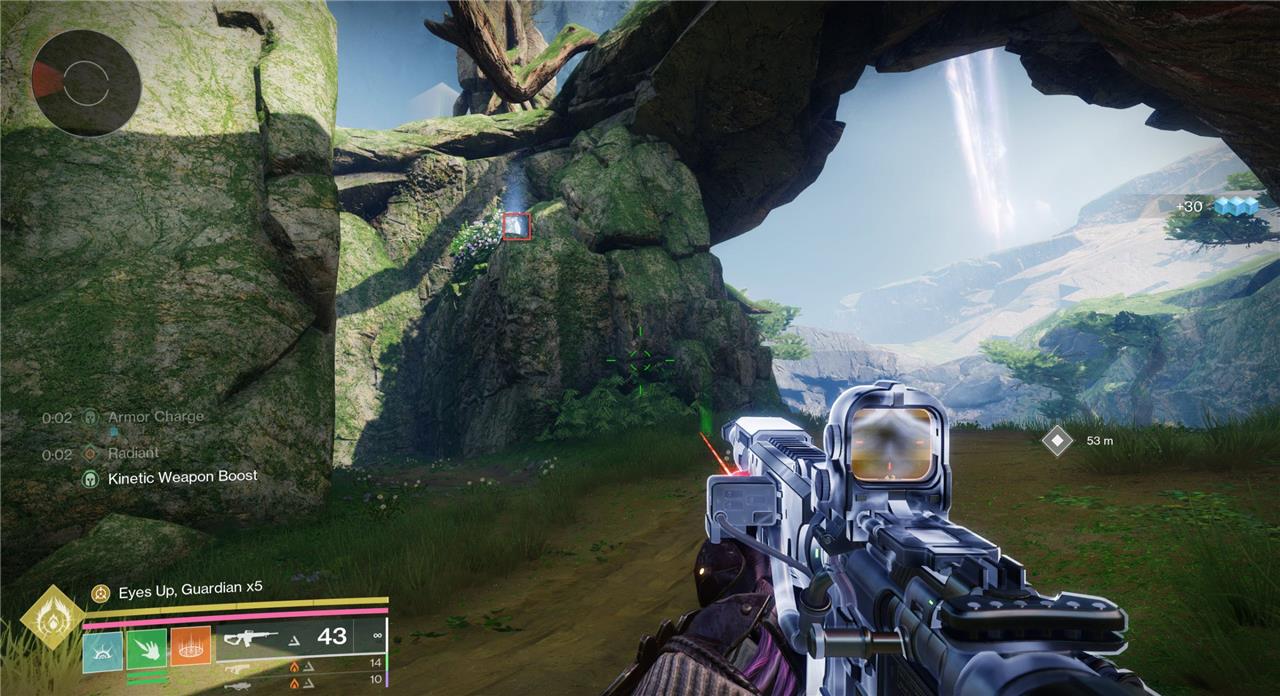Select the blue class ability icon
The image size is (1280, 696).
tap(102, 648)
